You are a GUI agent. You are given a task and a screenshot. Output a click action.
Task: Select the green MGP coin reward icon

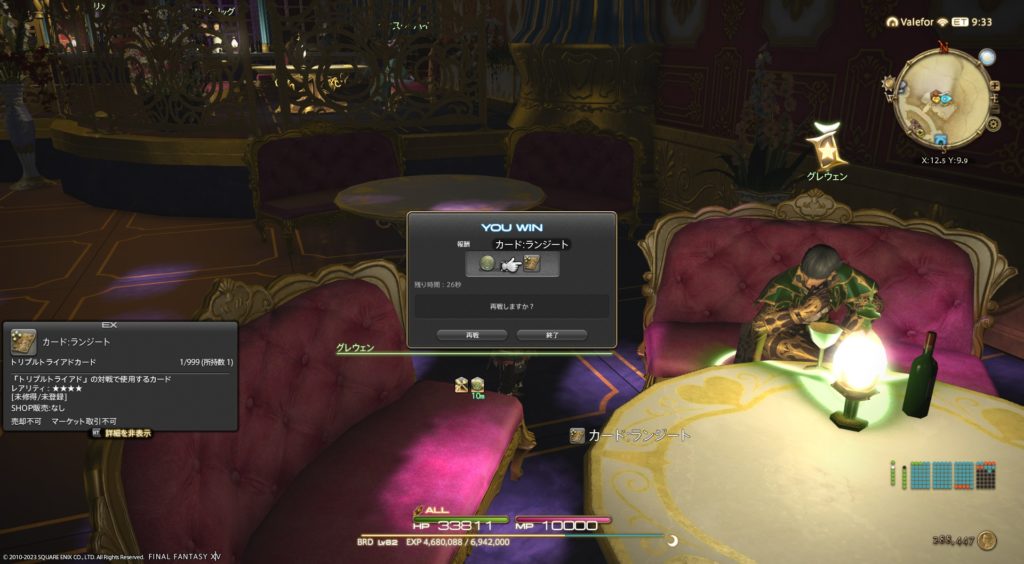click(x=488, y=264)
